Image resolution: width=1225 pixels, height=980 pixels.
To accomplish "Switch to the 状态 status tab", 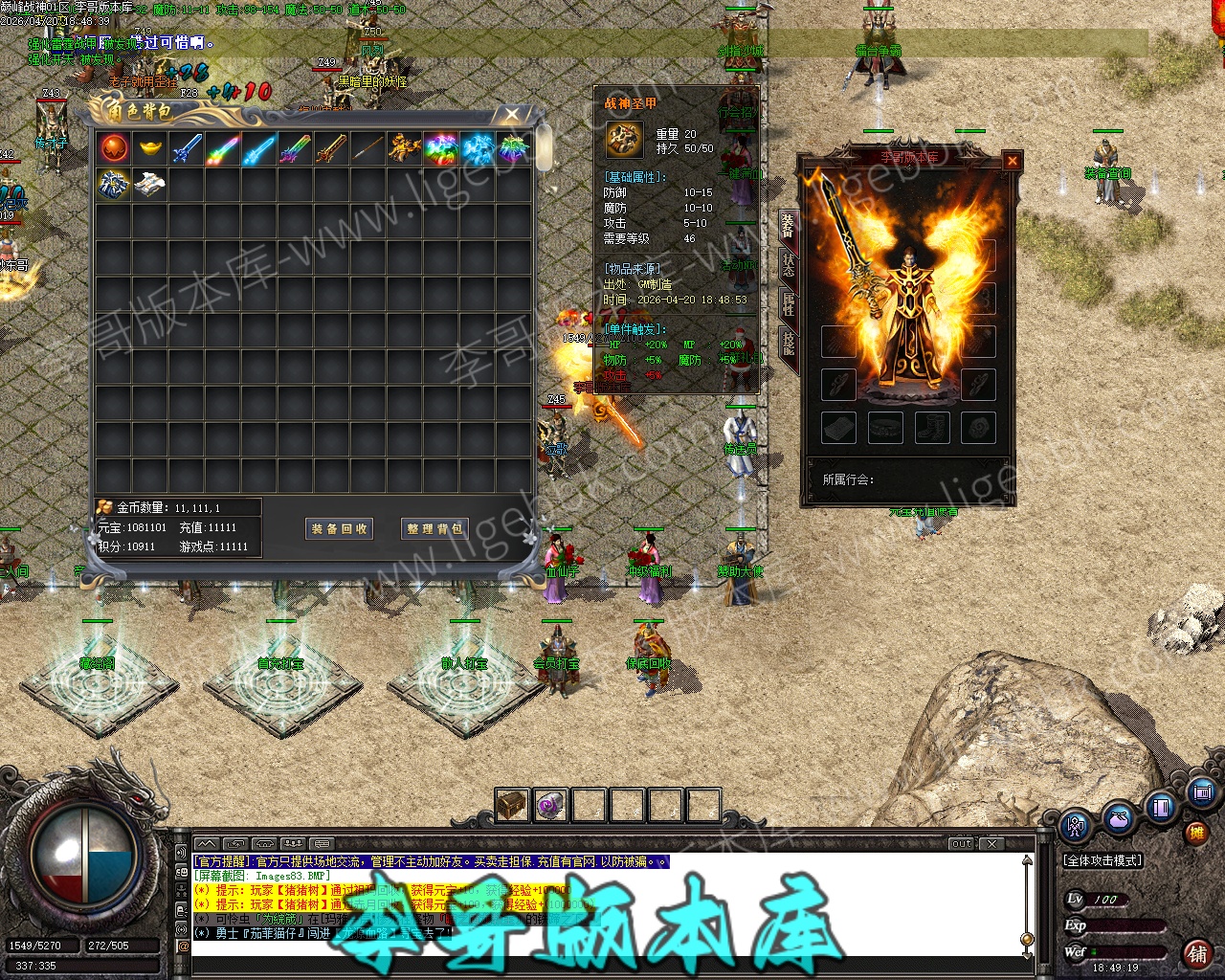I will click(788, 264).
